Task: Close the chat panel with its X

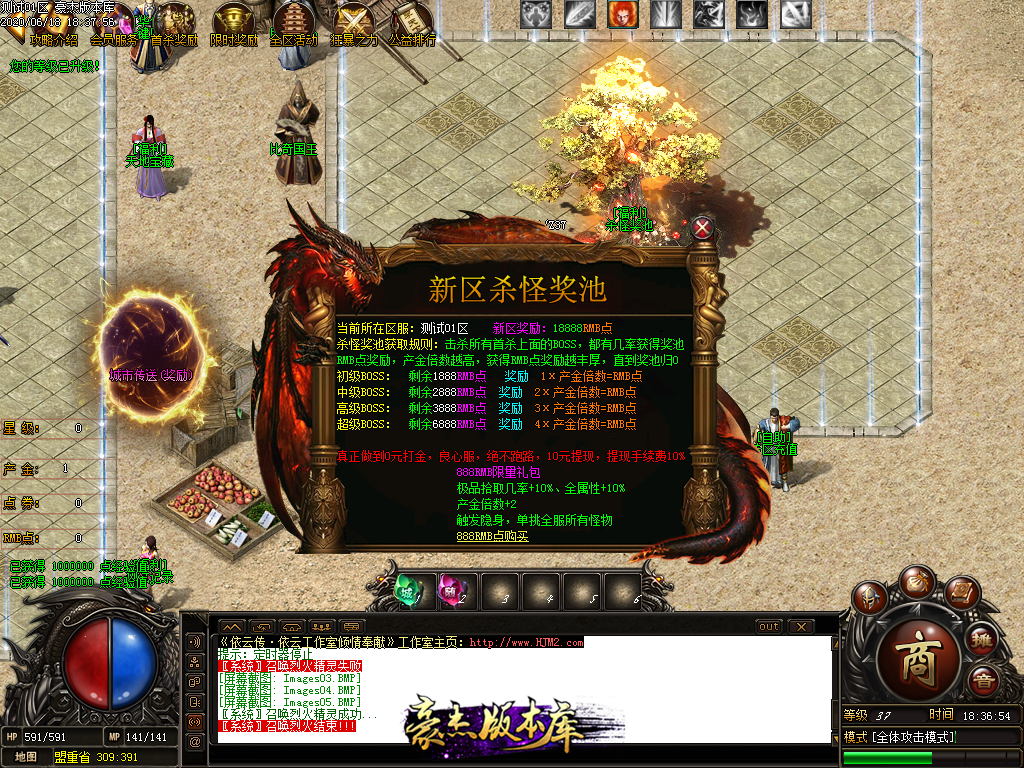Action: [x=800, y=627]
